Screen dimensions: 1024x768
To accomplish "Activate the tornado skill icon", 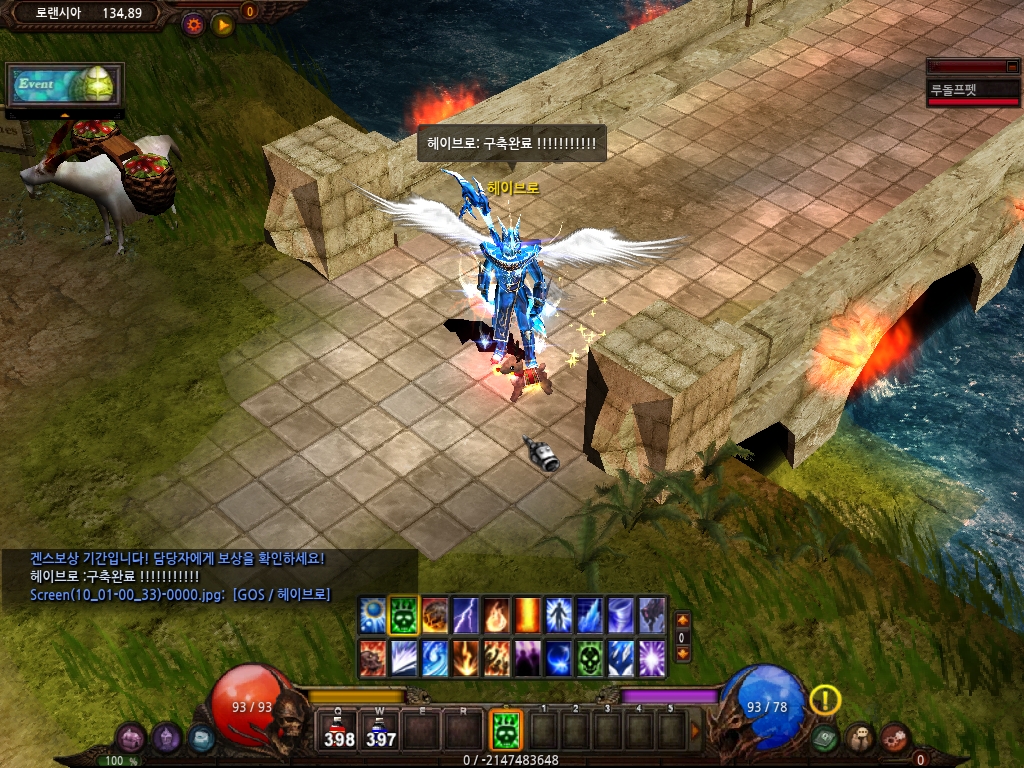I will coord(621,613).
